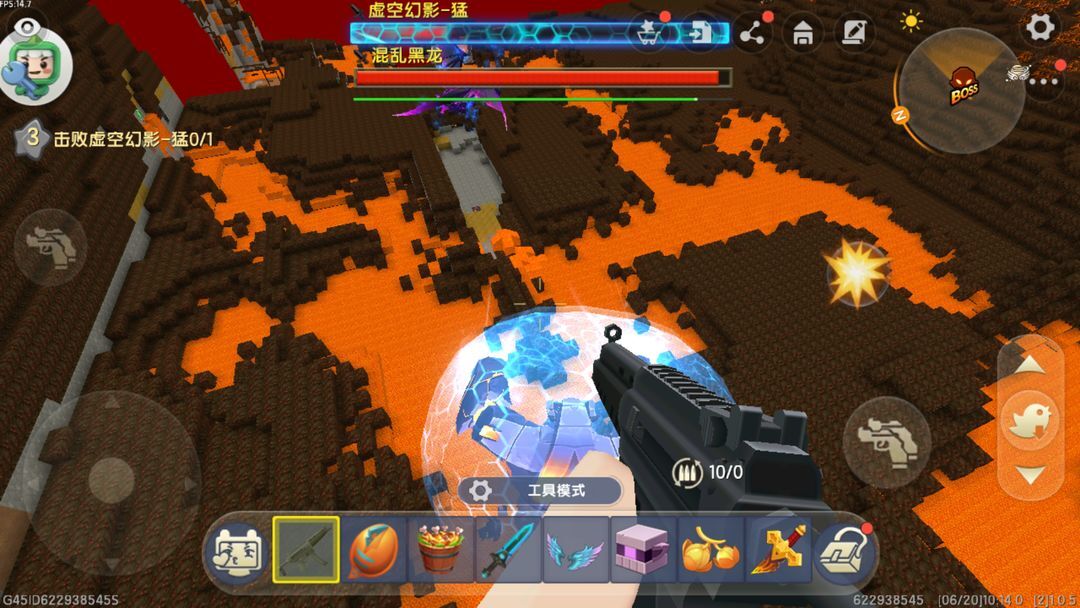Screen dimensions: 1080x608
Task: Equip the teal sword from hotbar
Action: 508,549
